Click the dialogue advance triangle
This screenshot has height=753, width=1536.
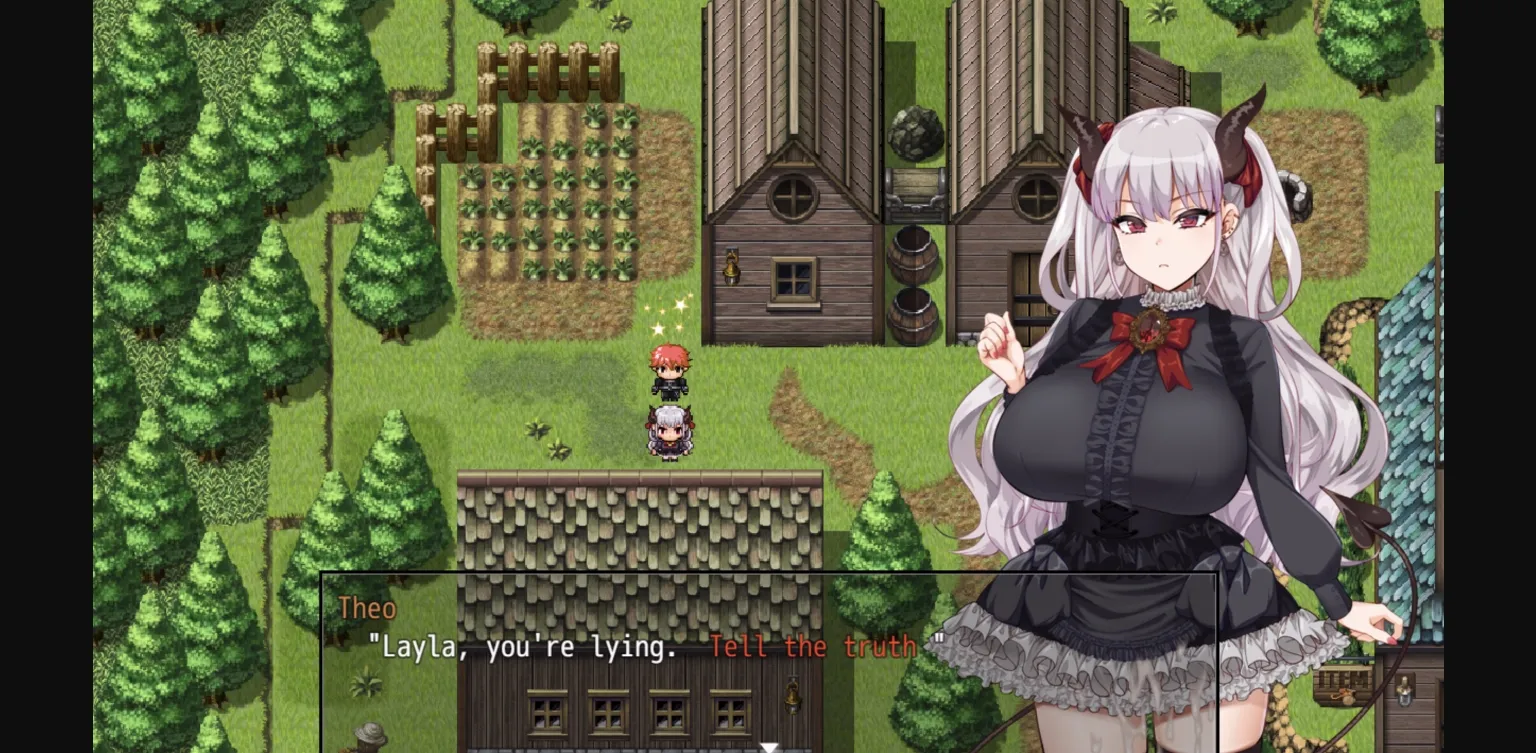(769, 744)
